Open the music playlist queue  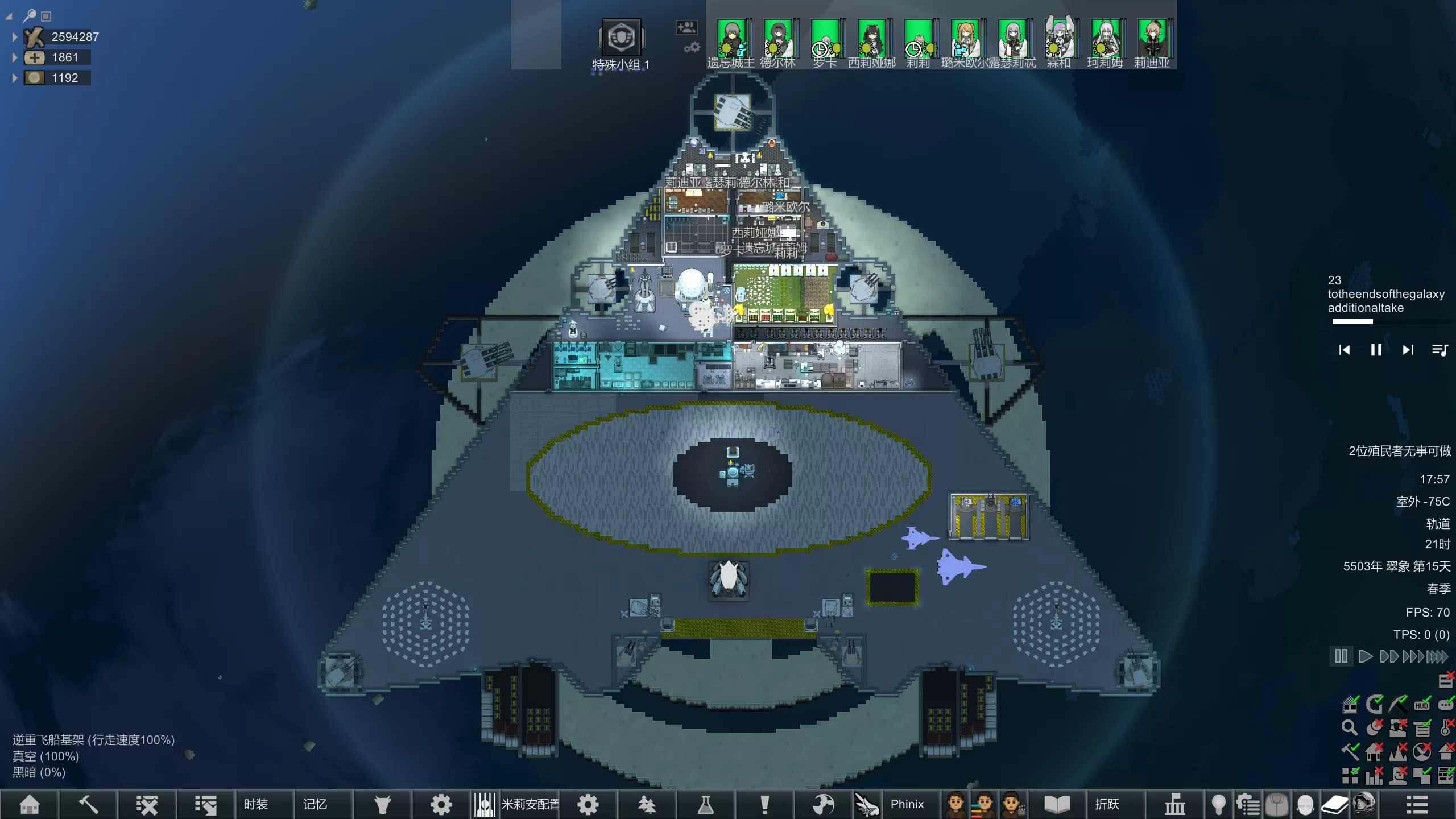point(1440,350)
